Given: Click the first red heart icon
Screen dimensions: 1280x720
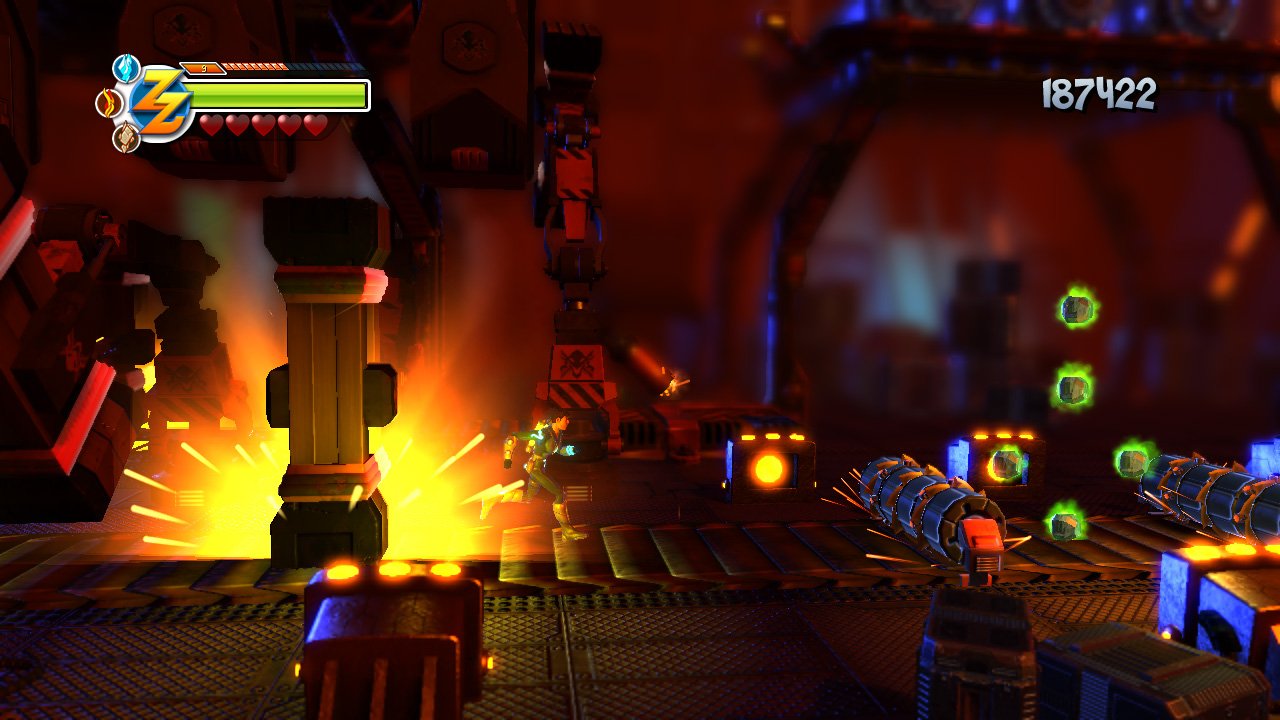Looking at the screenshot, I should tap(210, 125).
